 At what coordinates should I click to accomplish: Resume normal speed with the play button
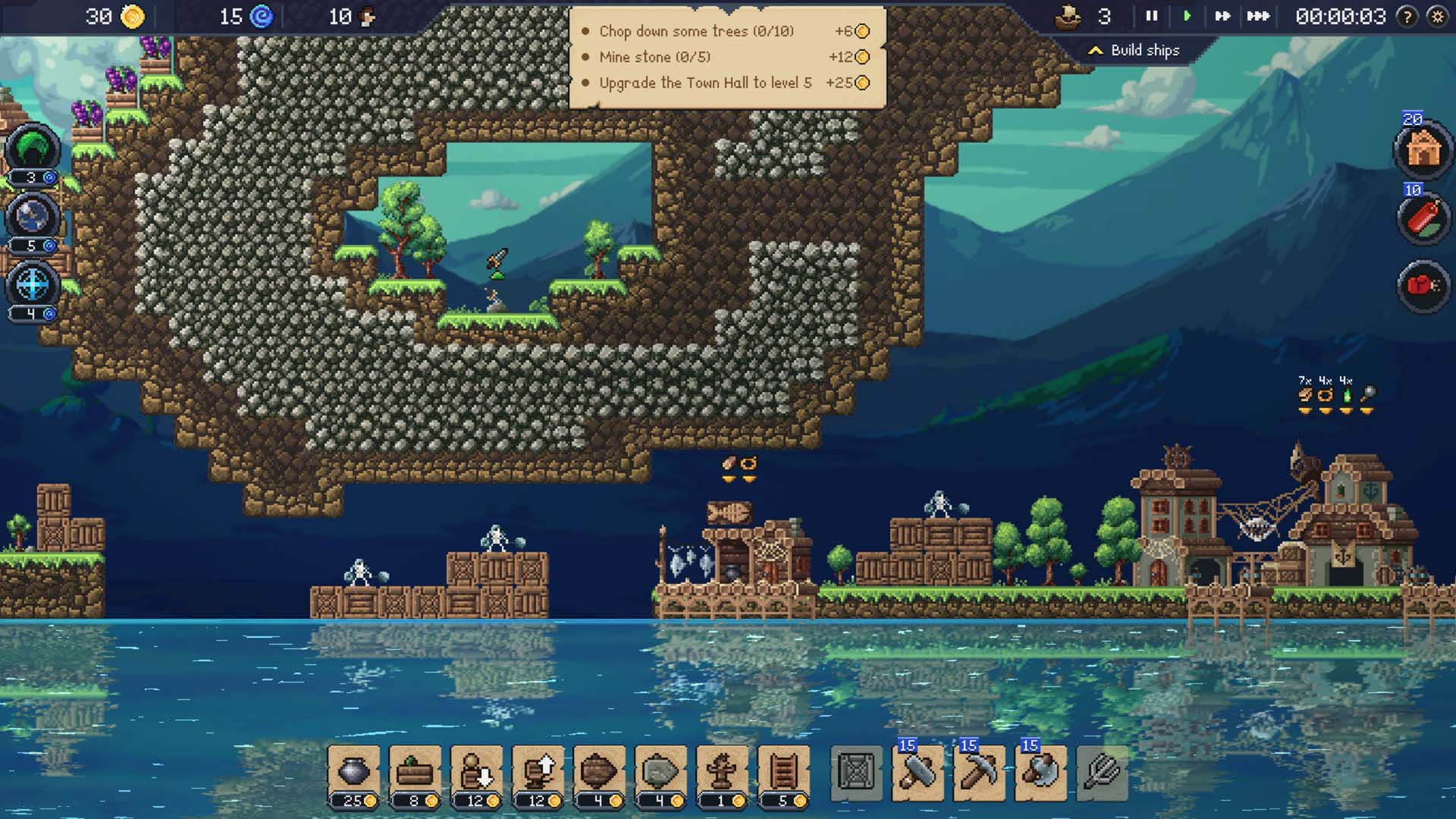pos(1187,14)
